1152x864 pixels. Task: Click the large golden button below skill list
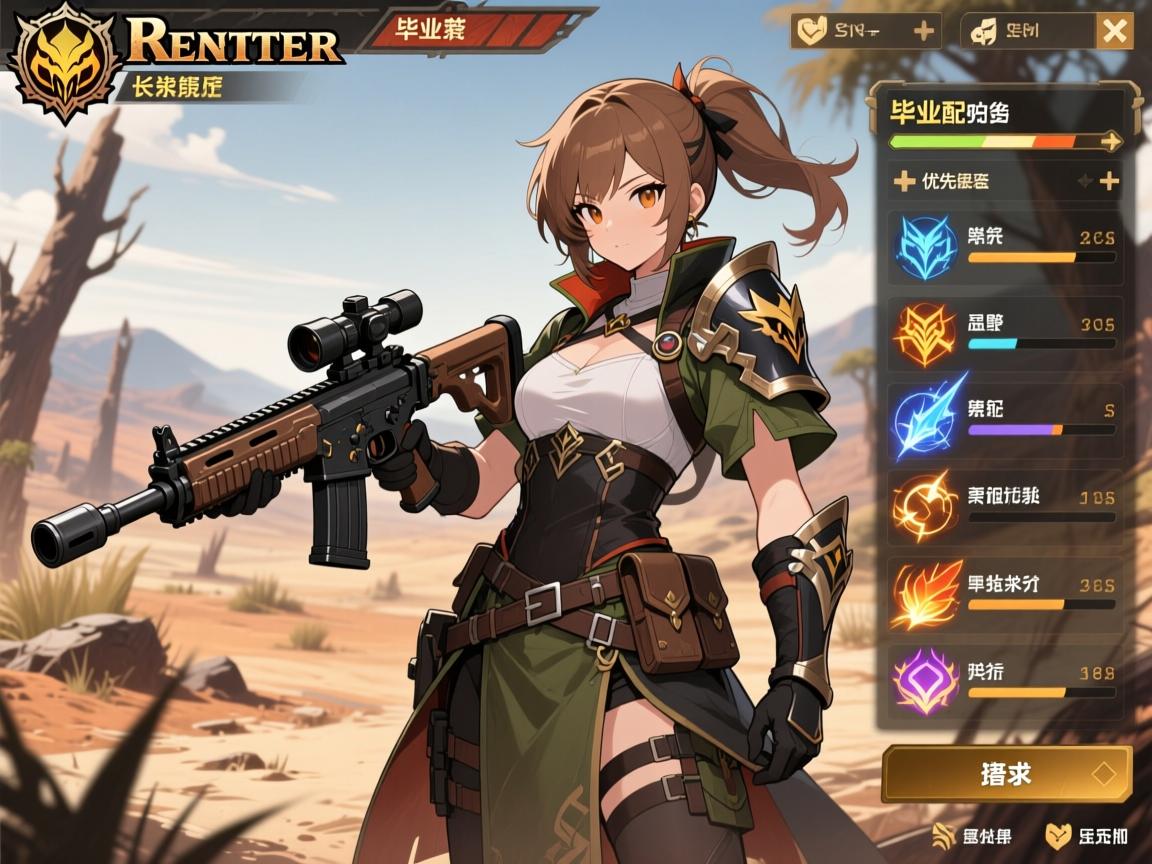pos(1006,774)
